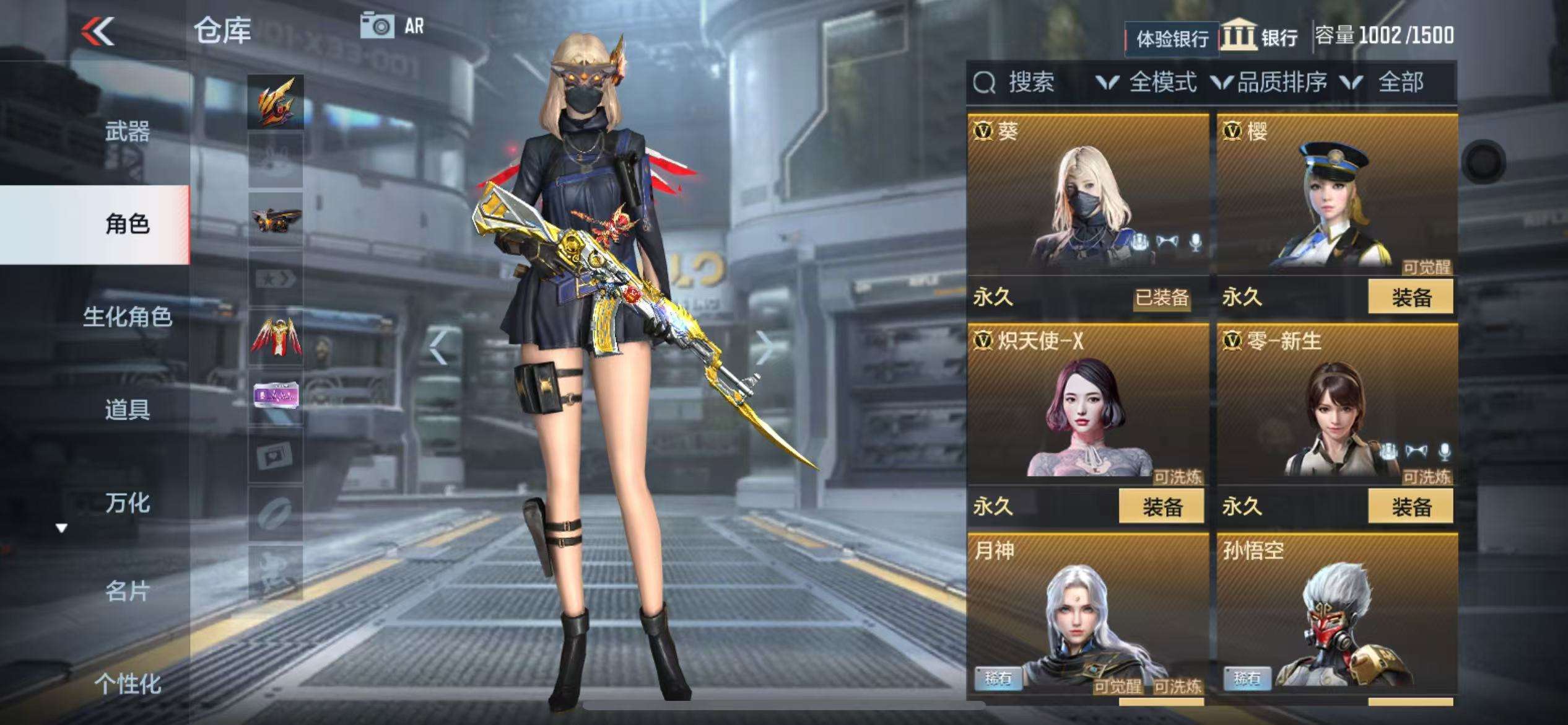The image size is (1568, 725).
Task: Open the 品质排序 sort dropdown
Action: [x=1270, y=82]
